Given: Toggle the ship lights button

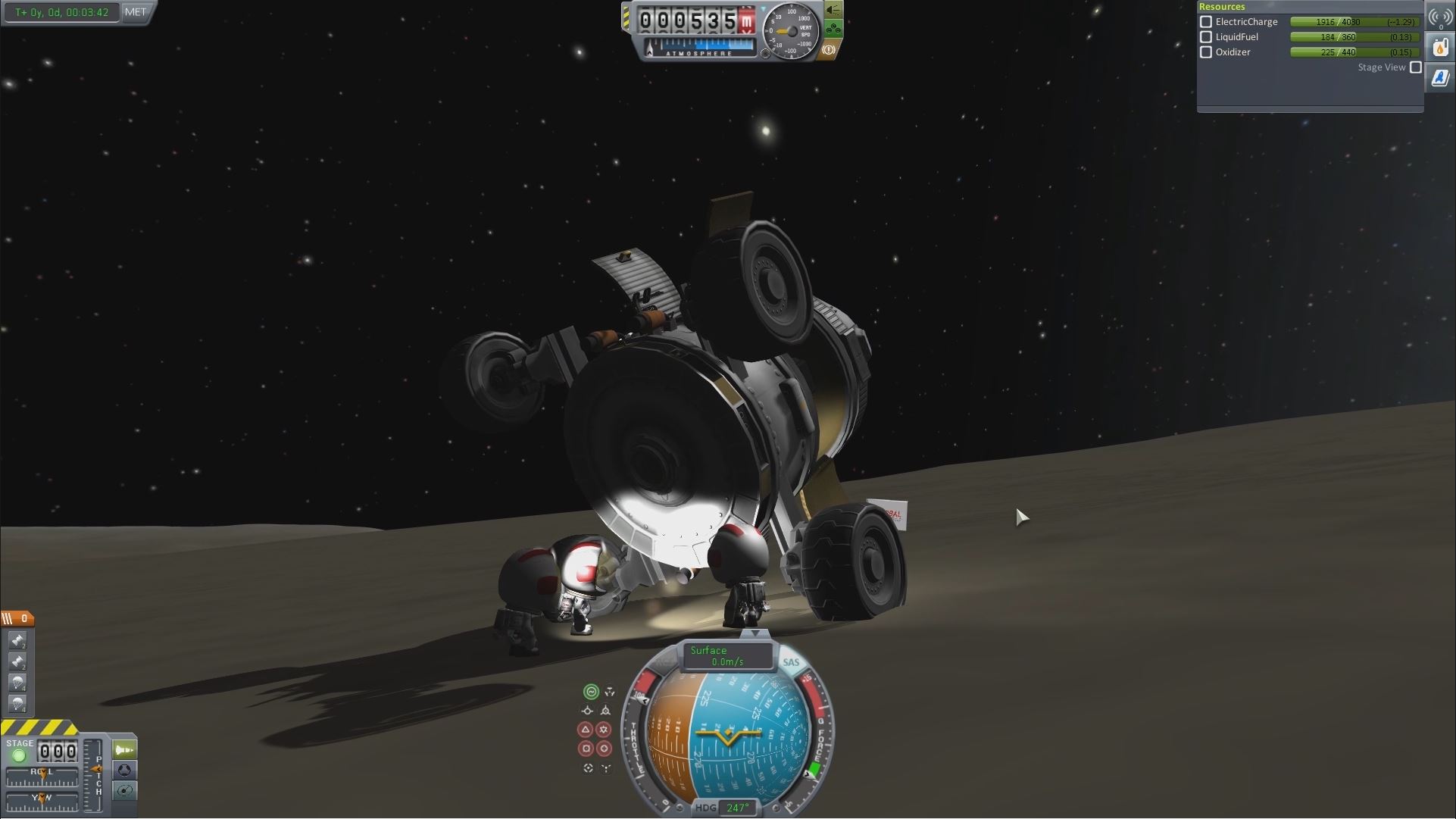Looking at the screenshot, I should point(833,10).
